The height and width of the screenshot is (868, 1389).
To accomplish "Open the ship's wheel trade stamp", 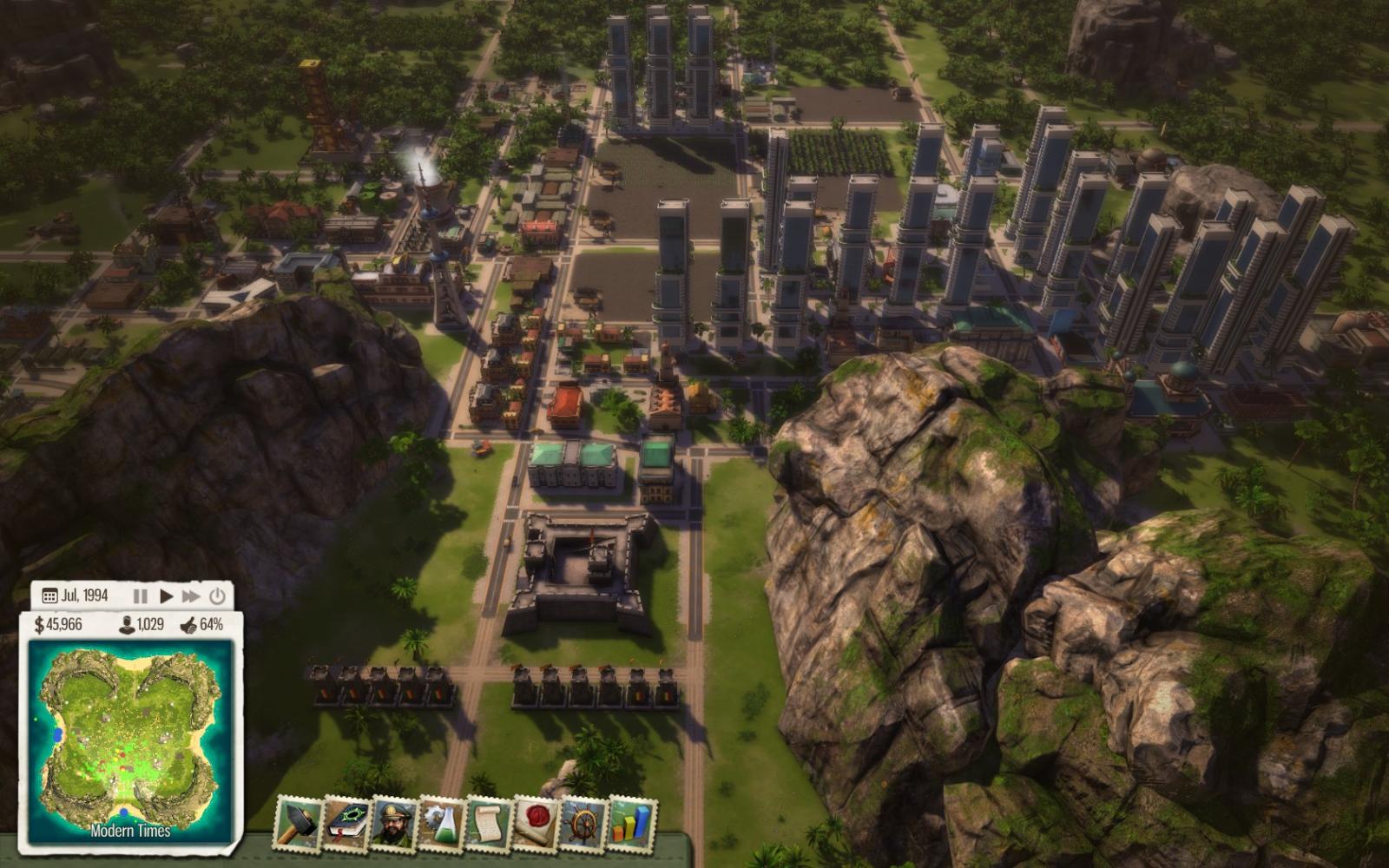I will point(583,823).
